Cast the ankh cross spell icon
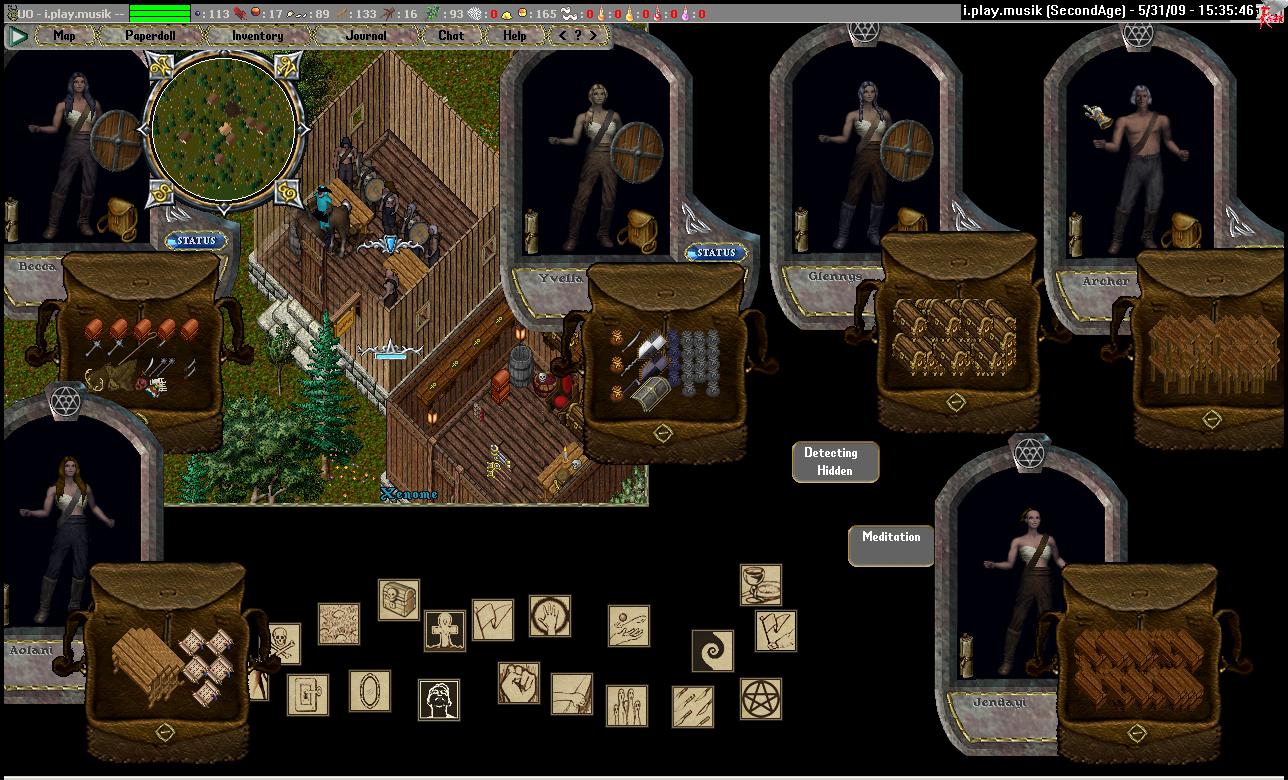Viewport: 1288px width, 780px height. (444, 630)
